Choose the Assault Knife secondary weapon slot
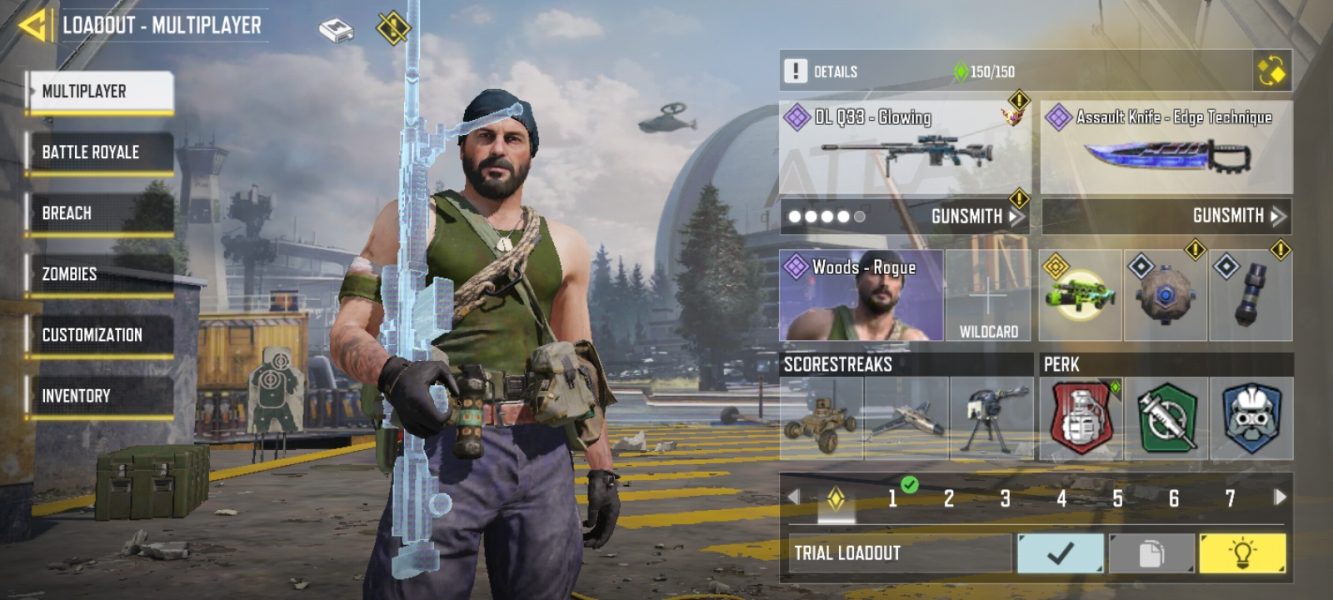 coord(1166,148)
